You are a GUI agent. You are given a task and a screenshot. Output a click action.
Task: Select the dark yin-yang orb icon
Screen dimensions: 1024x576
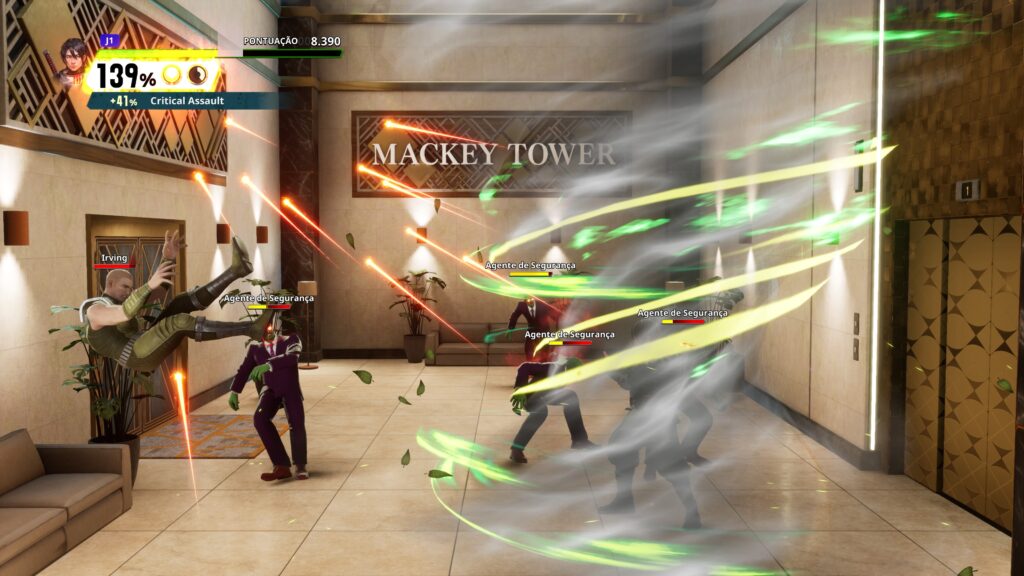(x=197, y=76)
